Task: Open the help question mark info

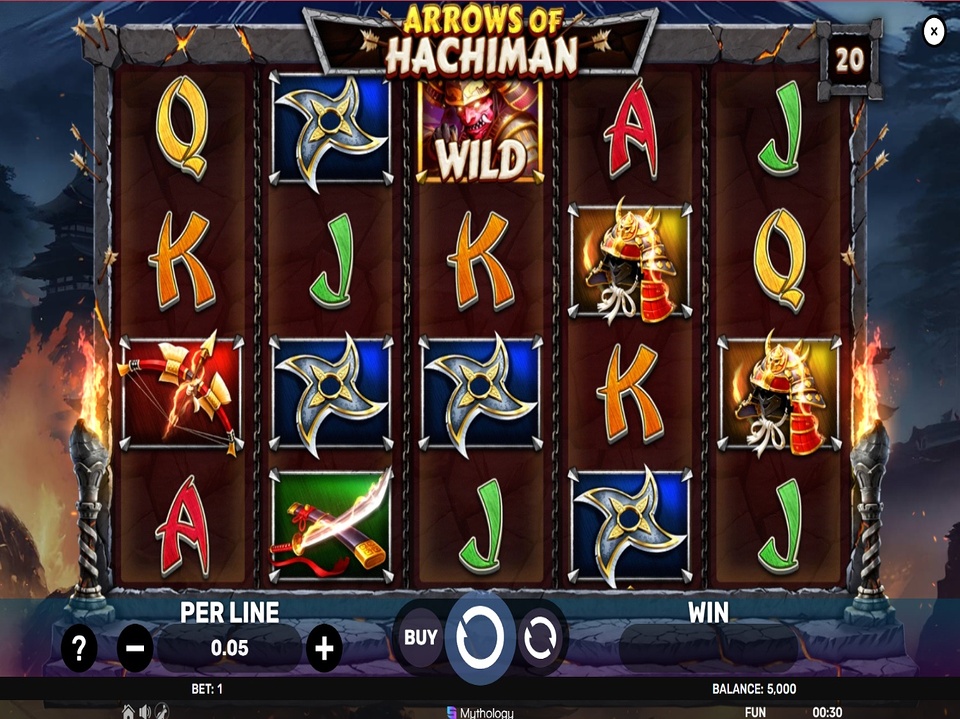Action: tap(79, 650)
